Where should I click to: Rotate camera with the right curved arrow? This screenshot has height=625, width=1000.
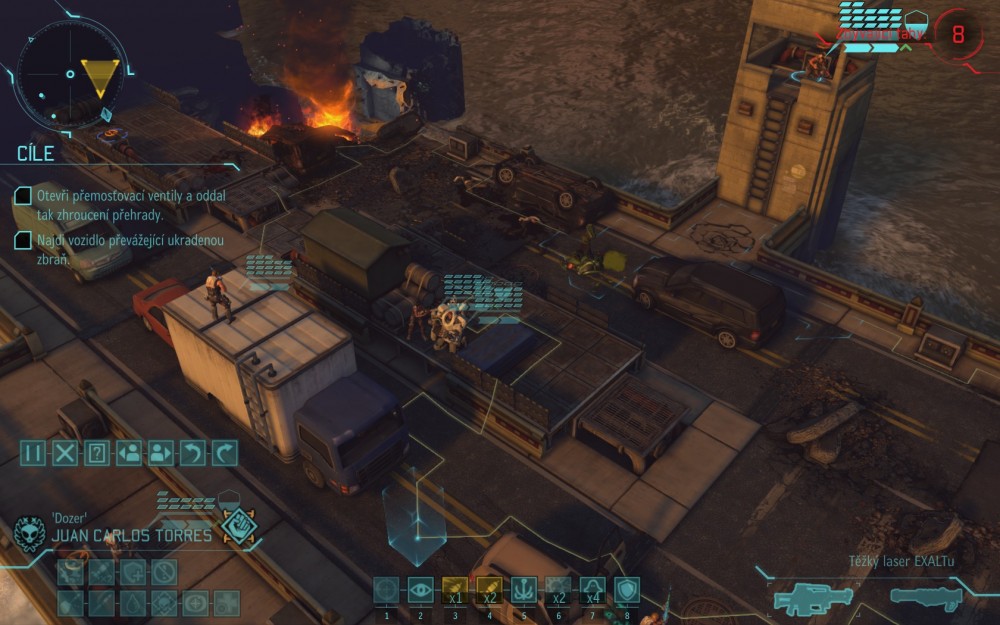[225, 453]
